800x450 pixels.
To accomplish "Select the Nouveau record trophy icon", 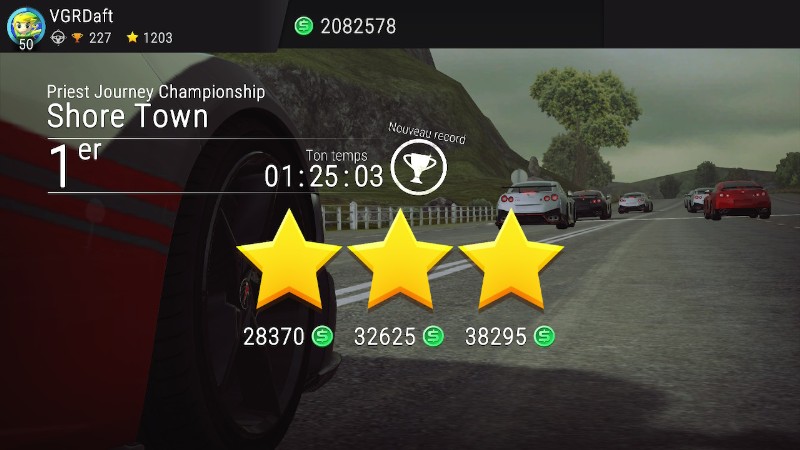I will (x=419, y=167).
